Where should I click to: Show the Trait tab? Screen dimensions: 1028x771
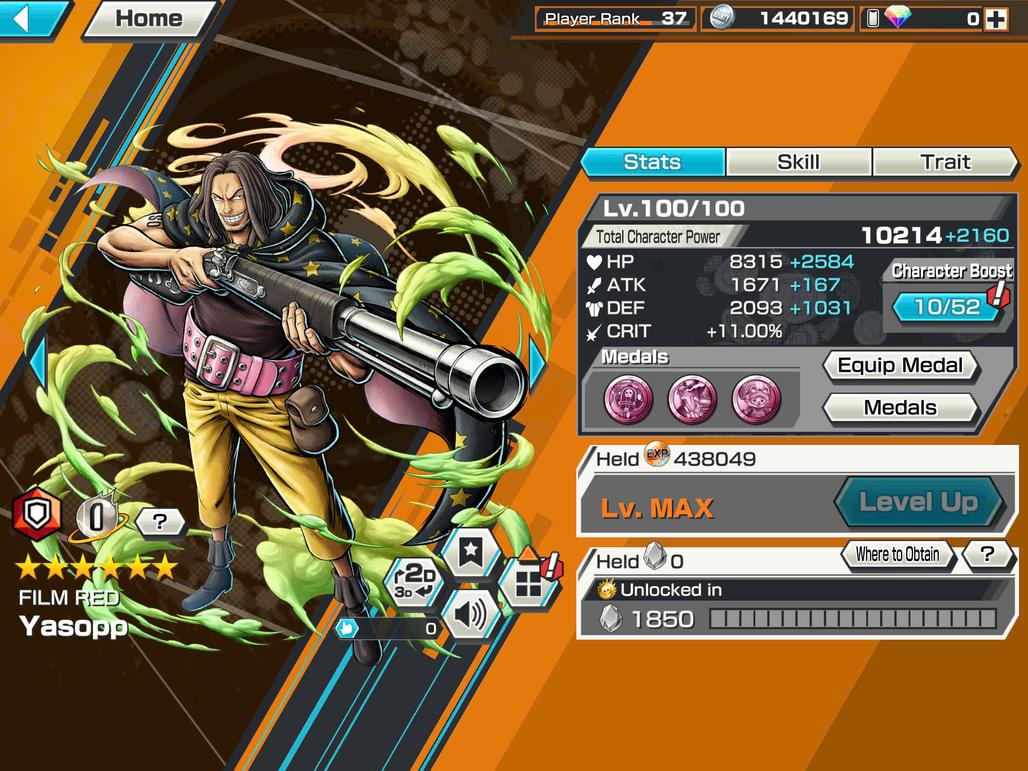click(944, 162)
